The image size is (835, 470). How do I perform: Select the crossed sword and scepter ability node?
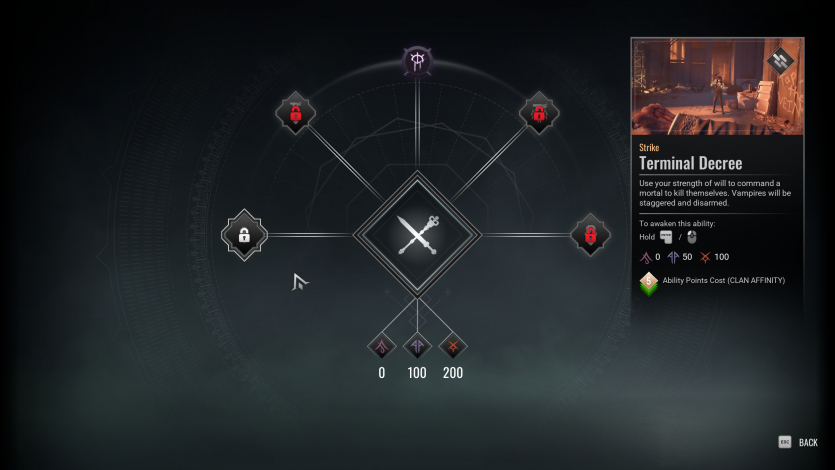point(417,235)
